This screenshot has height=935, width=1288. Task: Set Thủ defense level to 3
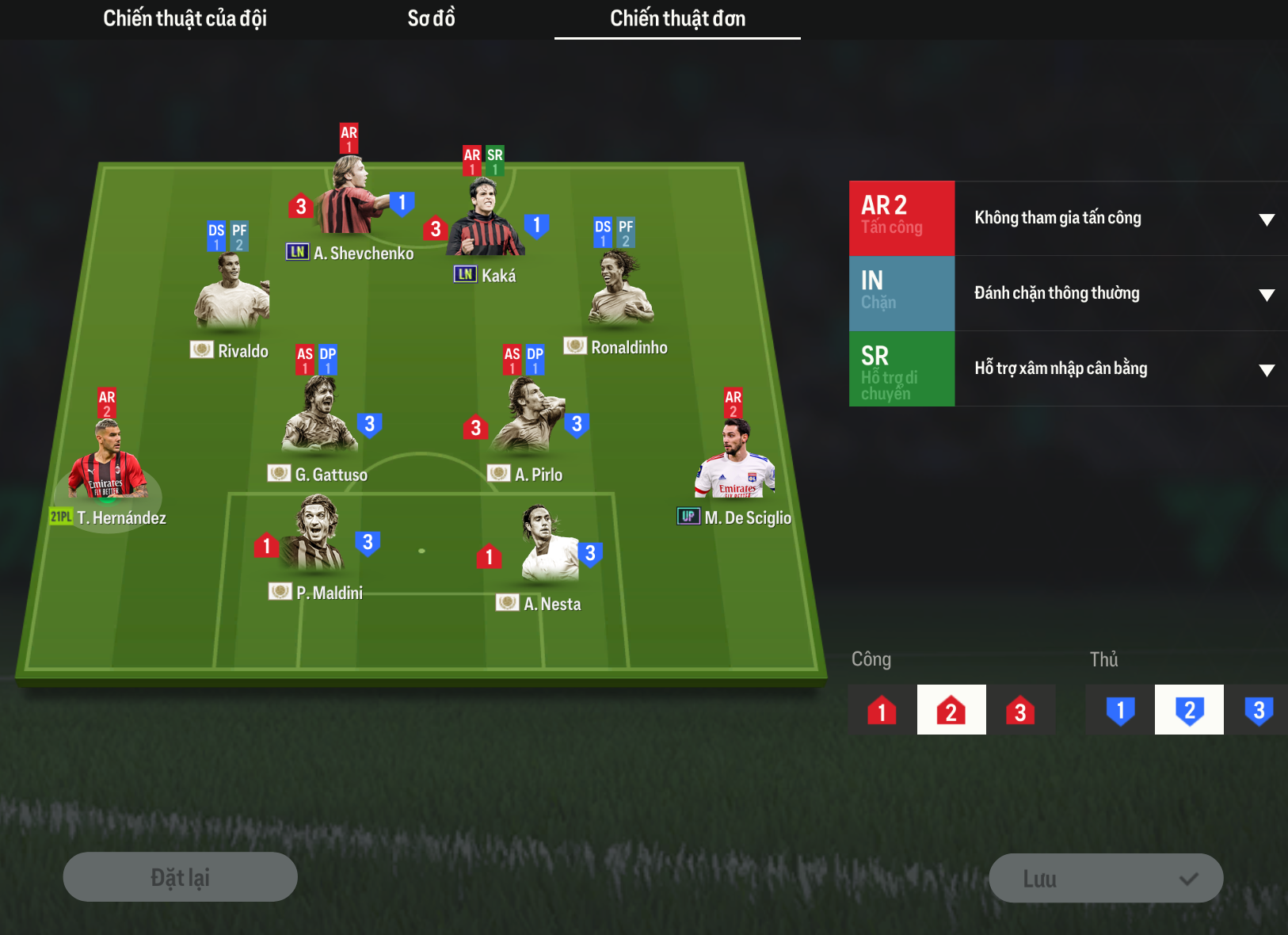tap(1258, 710)
